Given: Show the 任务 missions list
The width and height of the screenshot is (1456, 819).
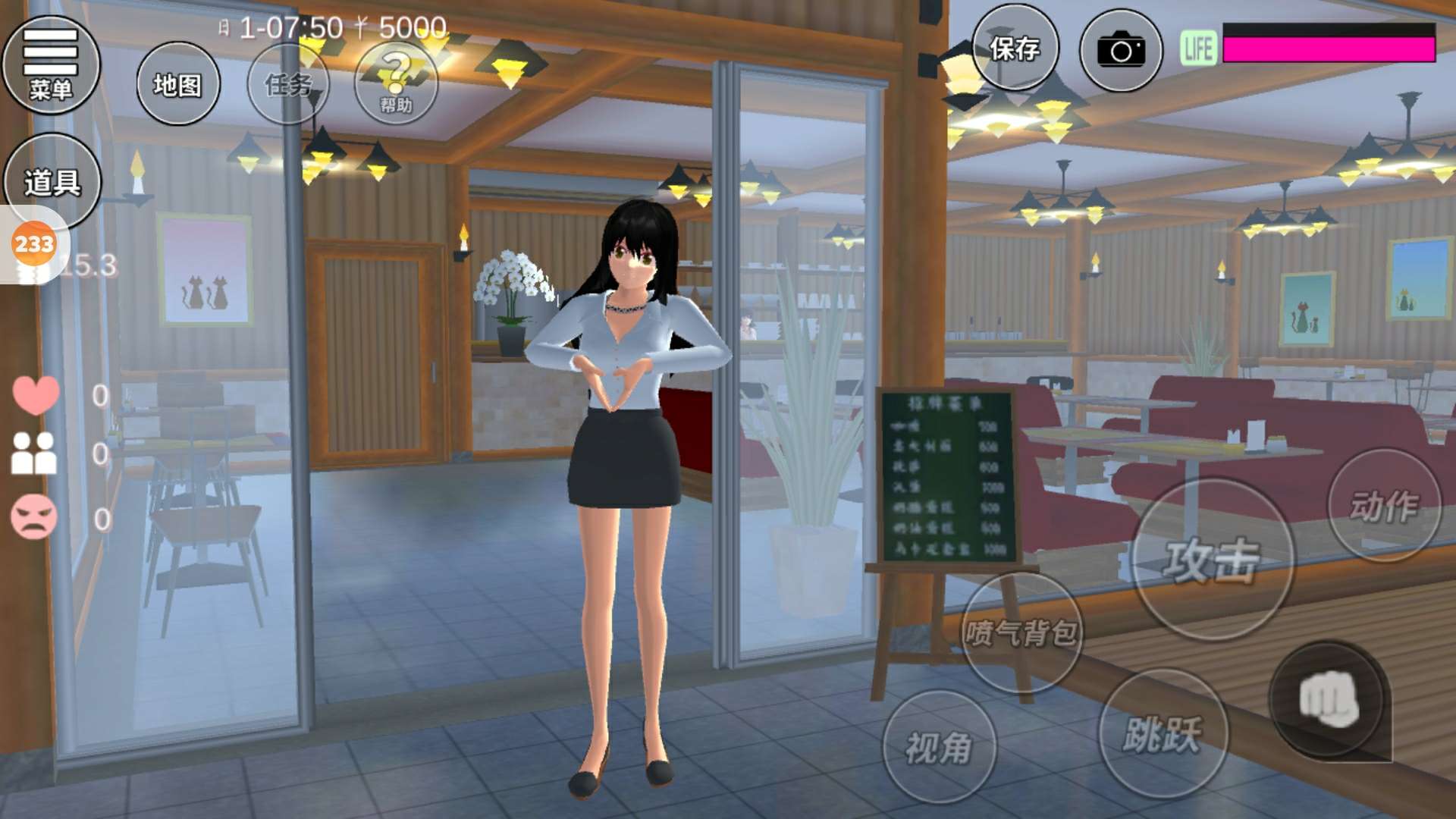Looking at the screenshot, I should click(288, 84).
